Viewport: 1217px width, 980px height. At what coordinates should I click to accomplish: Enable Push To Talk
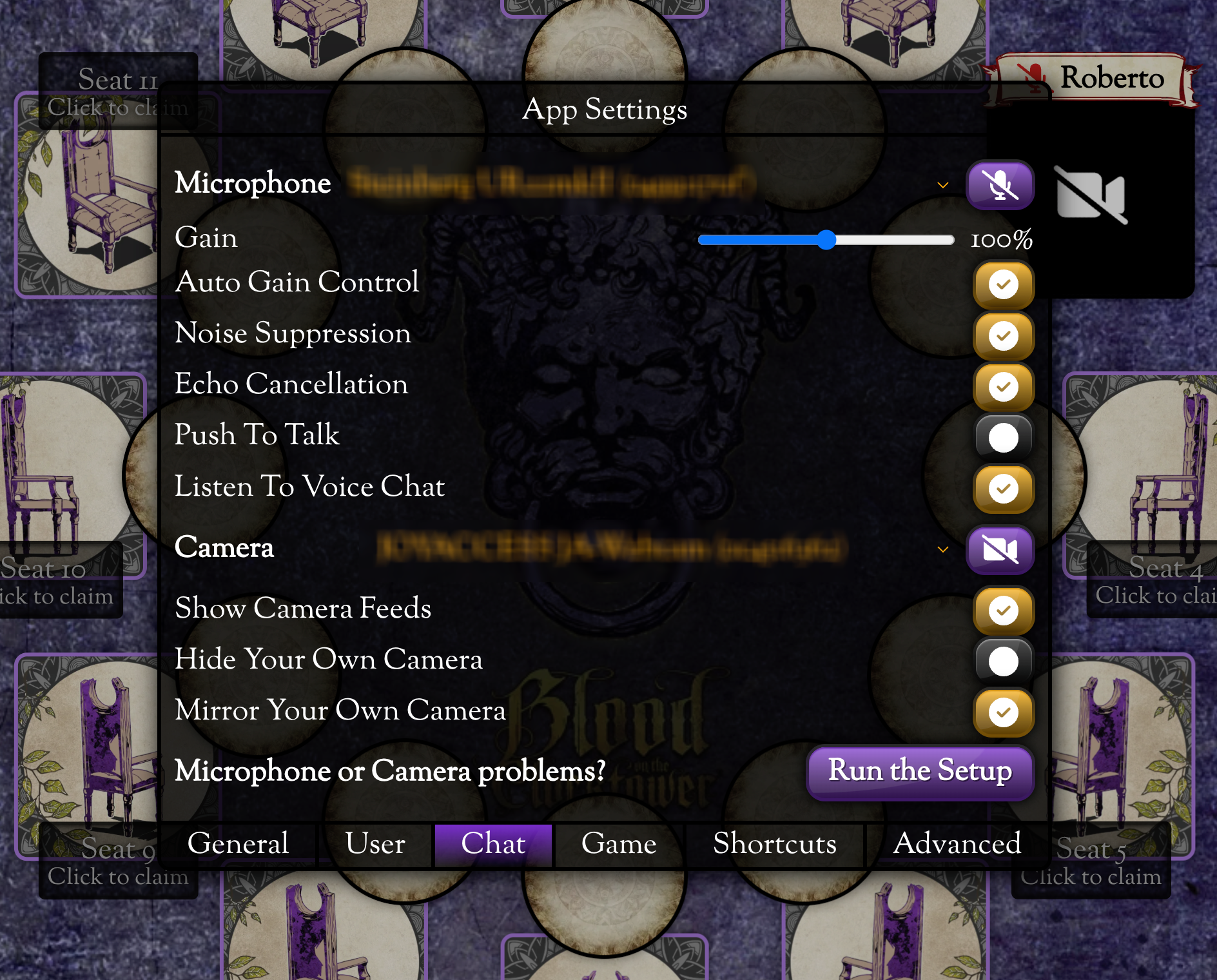[1003, 438]
